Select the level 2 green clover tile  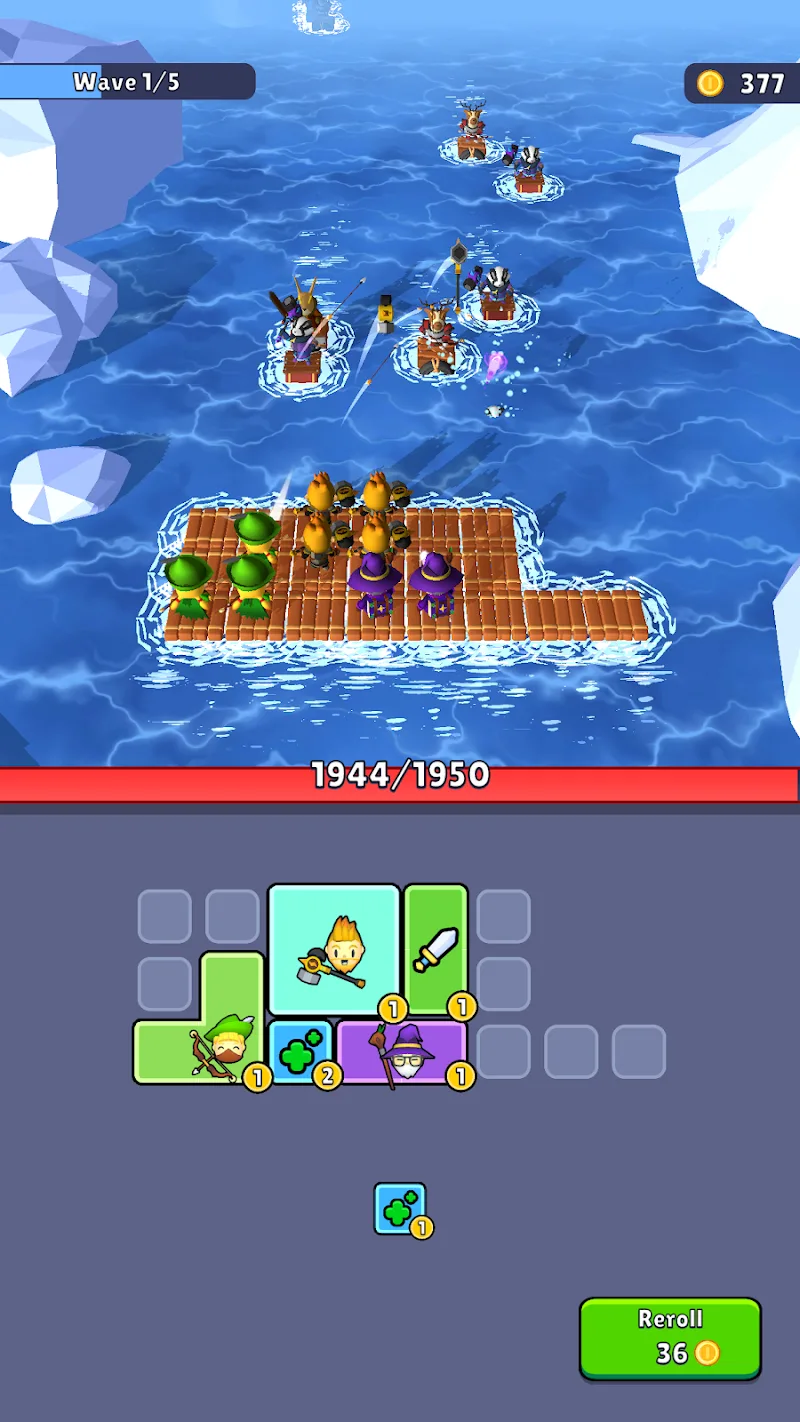point(299,1052)
